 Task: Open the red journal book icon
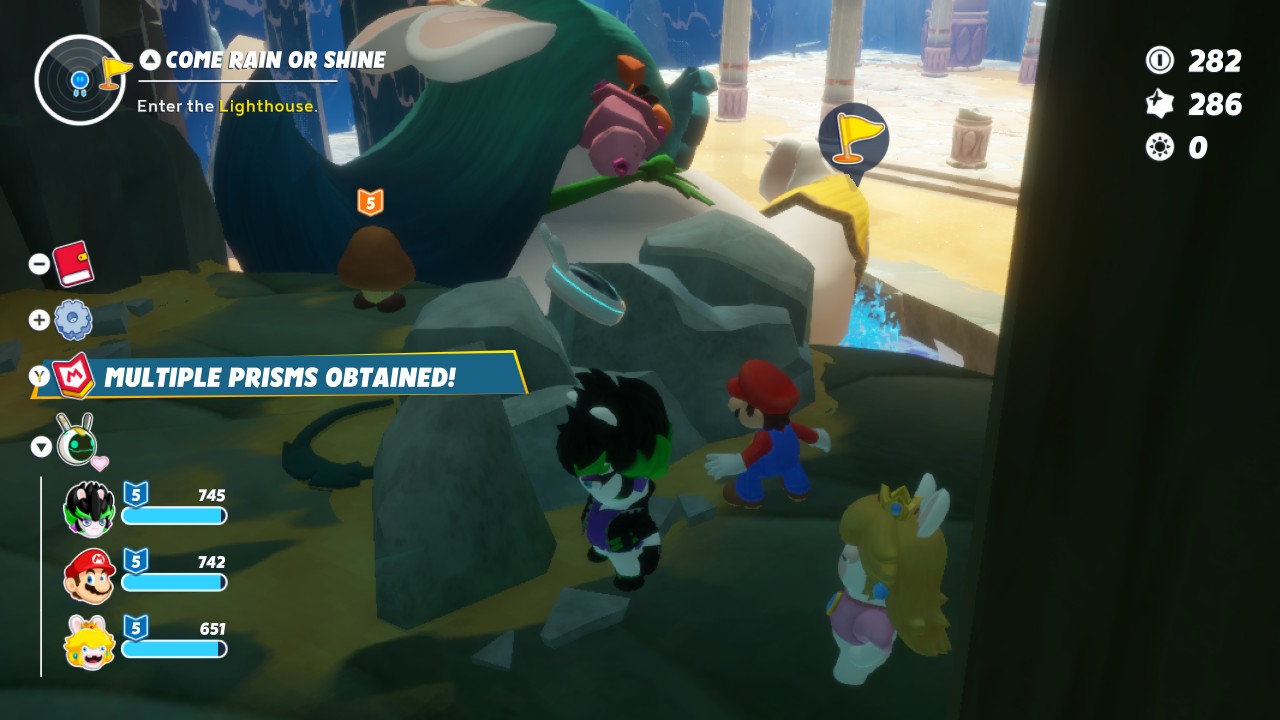point(72,264)
